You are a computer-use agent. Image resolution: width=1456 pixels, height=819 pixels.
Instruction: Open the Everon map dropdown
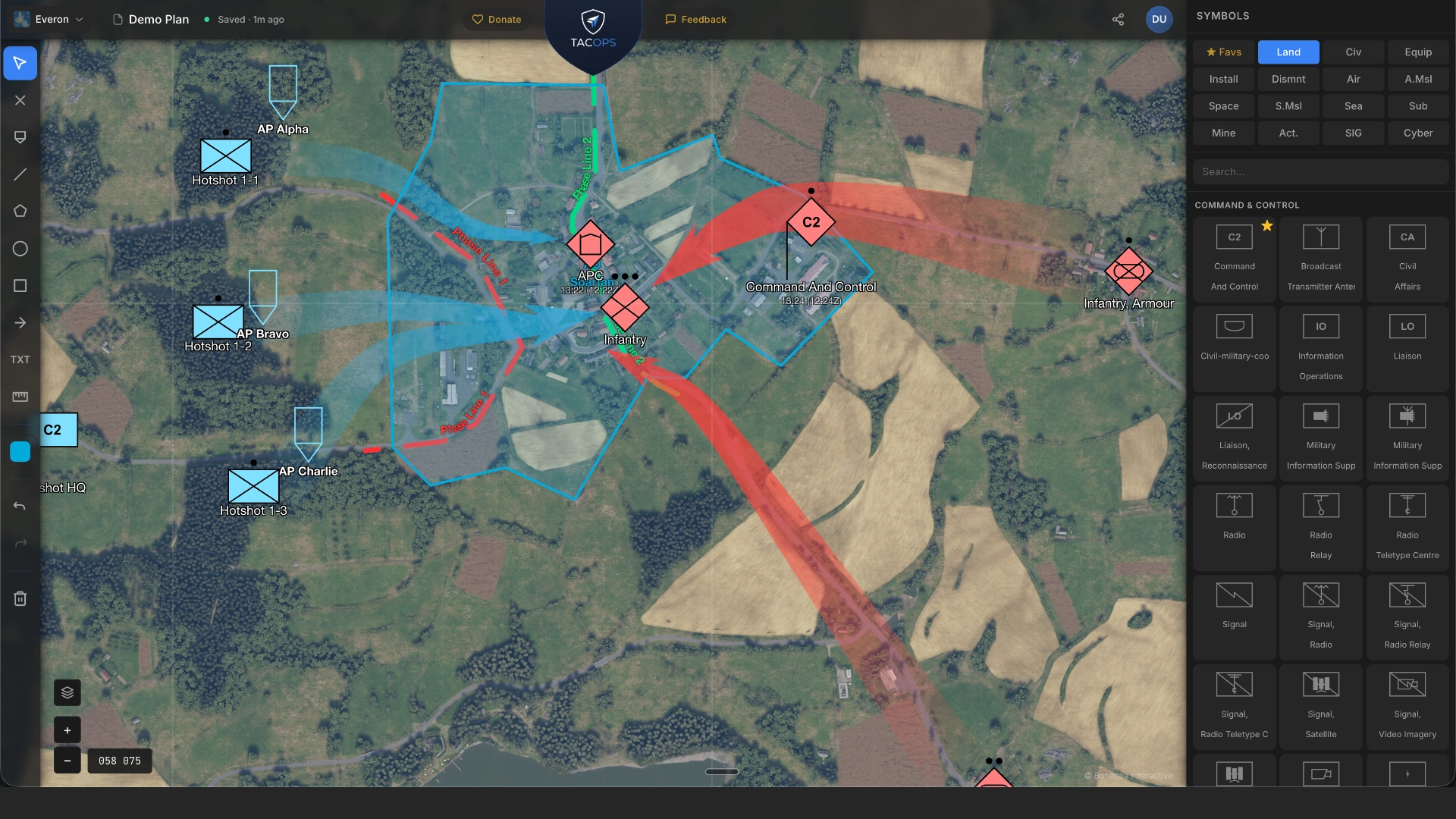click(x=48, y=19)
